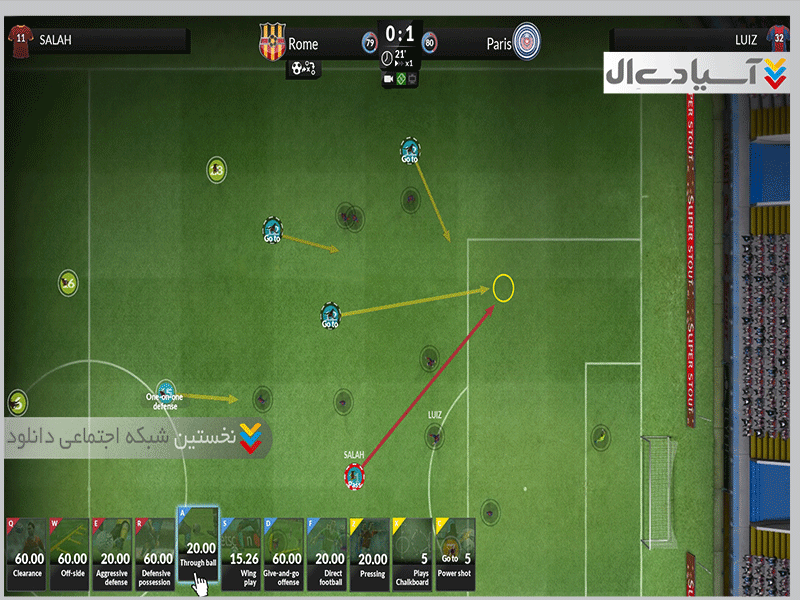Select the Power shot card

coord(455,553)
